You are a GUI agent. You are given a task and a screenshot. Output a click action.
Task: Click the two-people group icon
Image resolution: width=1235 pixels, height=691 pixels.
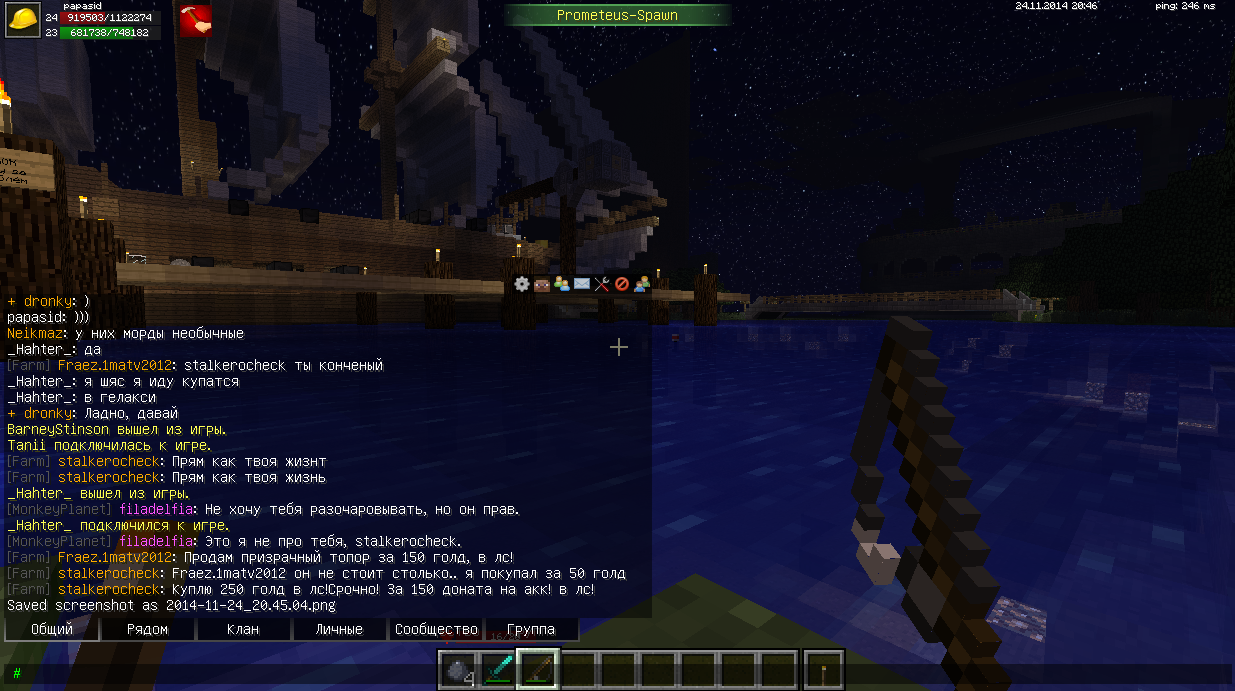click(641, 284)
